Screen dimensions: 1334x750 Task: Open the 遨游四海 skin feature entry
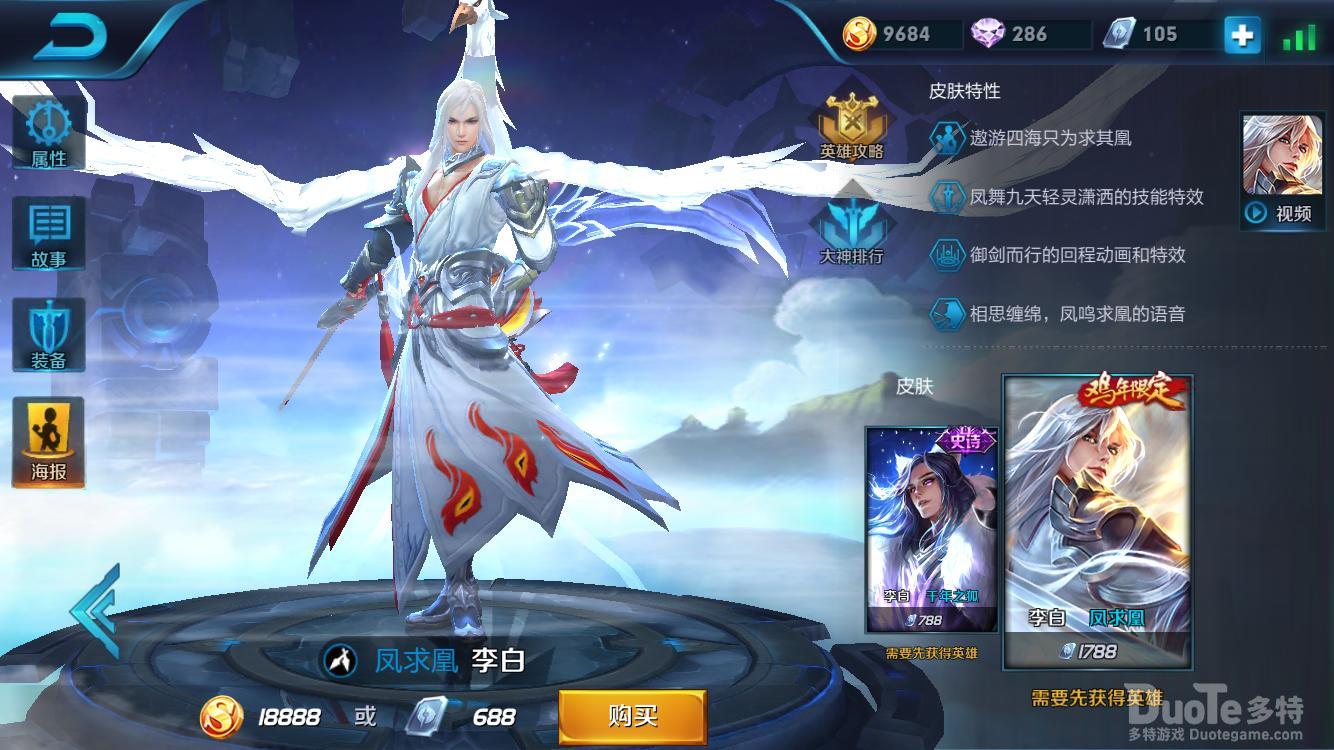1040,138
